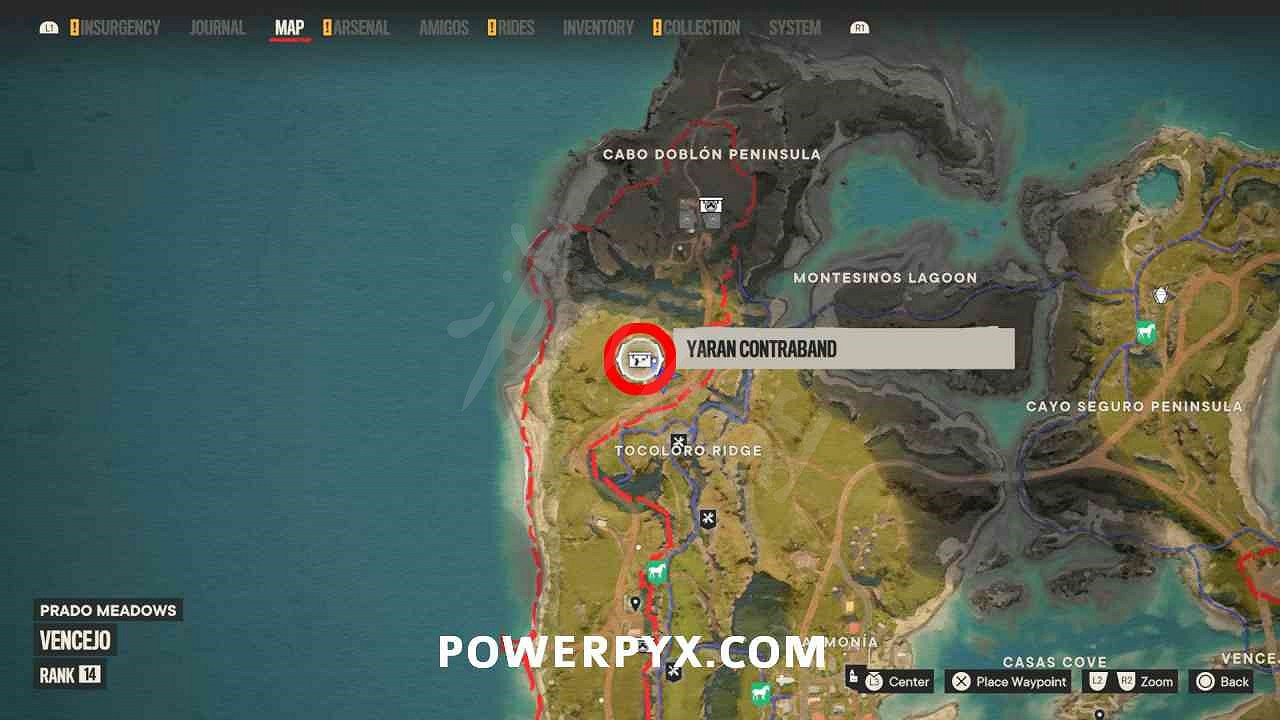This screenshot has height=720, width=1280.
Task: Select the L1 shoulder button icon
Action: (x=49, y=27)
